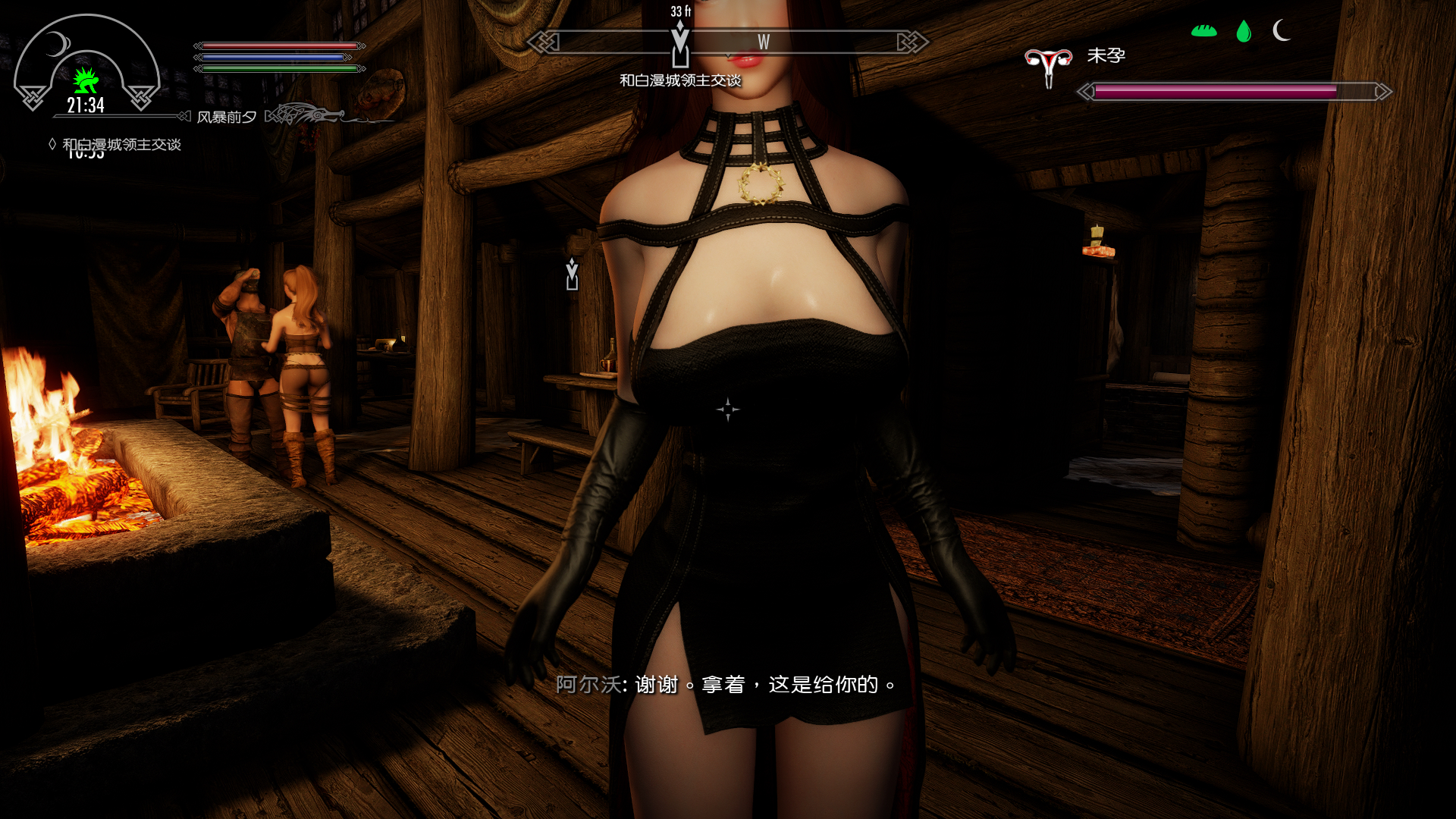The width and height of the screenshot is (1456, 819).
Task: Click the green bread hunger icon
Action: click(1203, 31)
